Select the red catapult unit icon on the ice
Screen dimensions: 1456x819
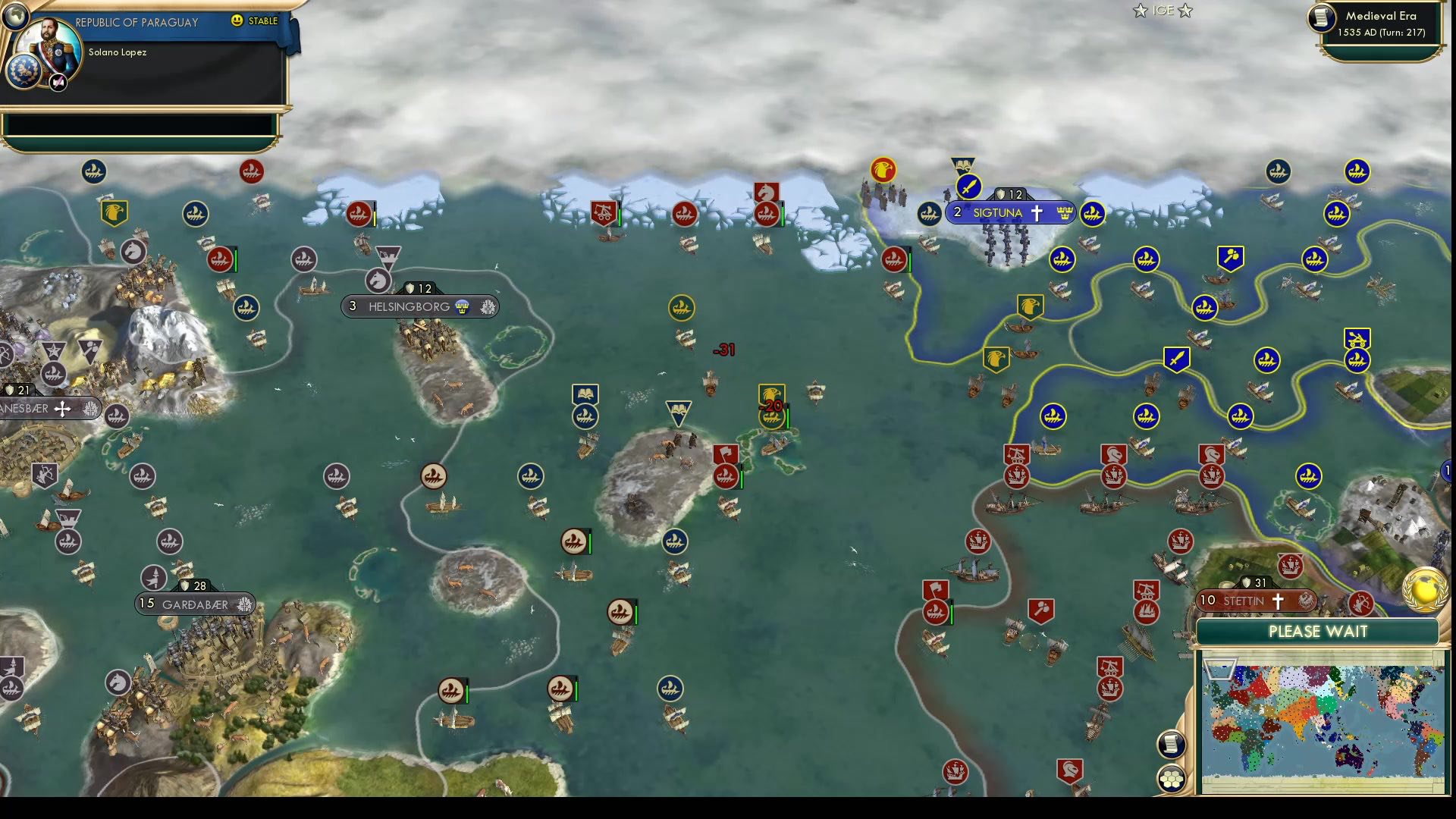point(603,212)
